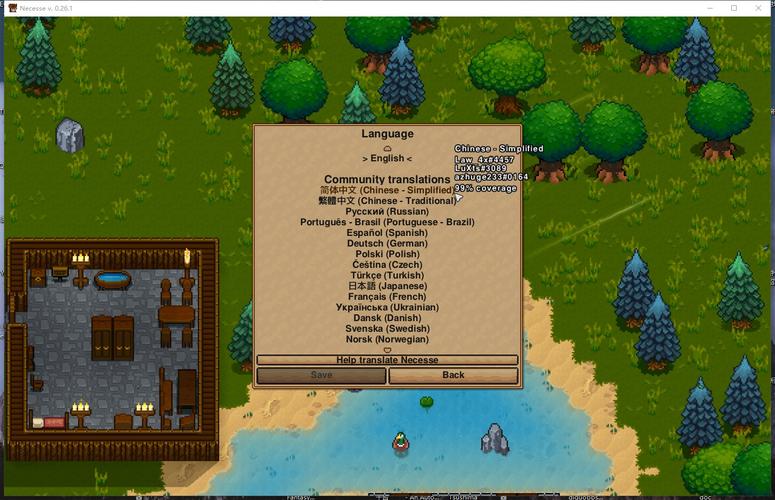The height and width of the screenshot is (500, 775).
Task: Choose Polski (Polish) language
Action: click(387, 254)
